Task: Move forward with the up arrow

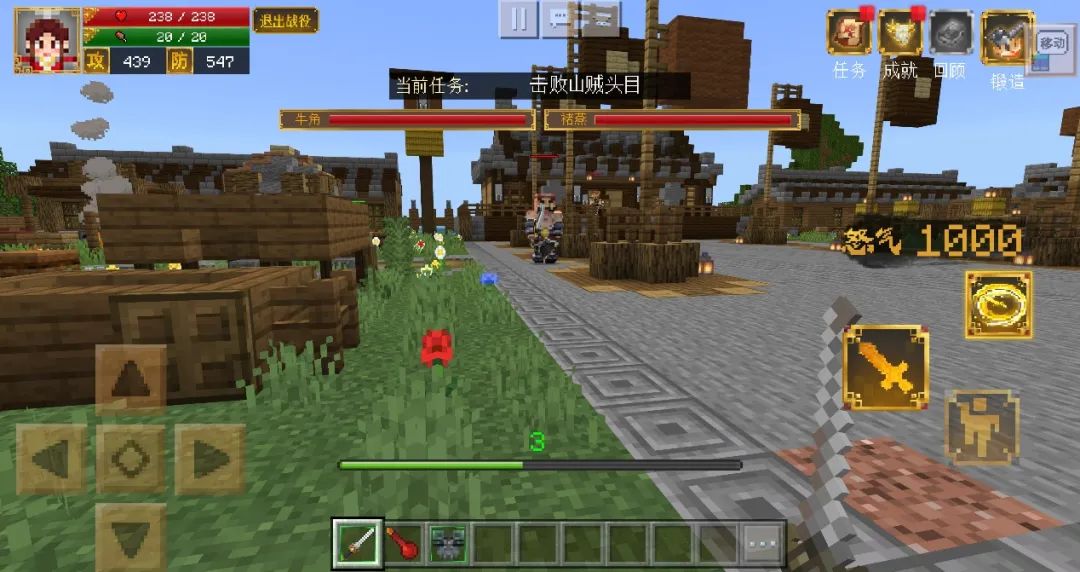Action: click(131, 380)
